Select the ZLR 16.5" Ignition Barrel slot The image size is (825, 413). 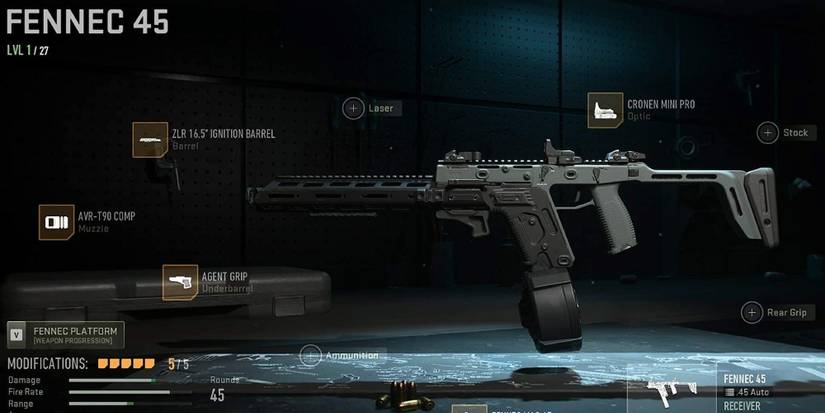[150, 139]
